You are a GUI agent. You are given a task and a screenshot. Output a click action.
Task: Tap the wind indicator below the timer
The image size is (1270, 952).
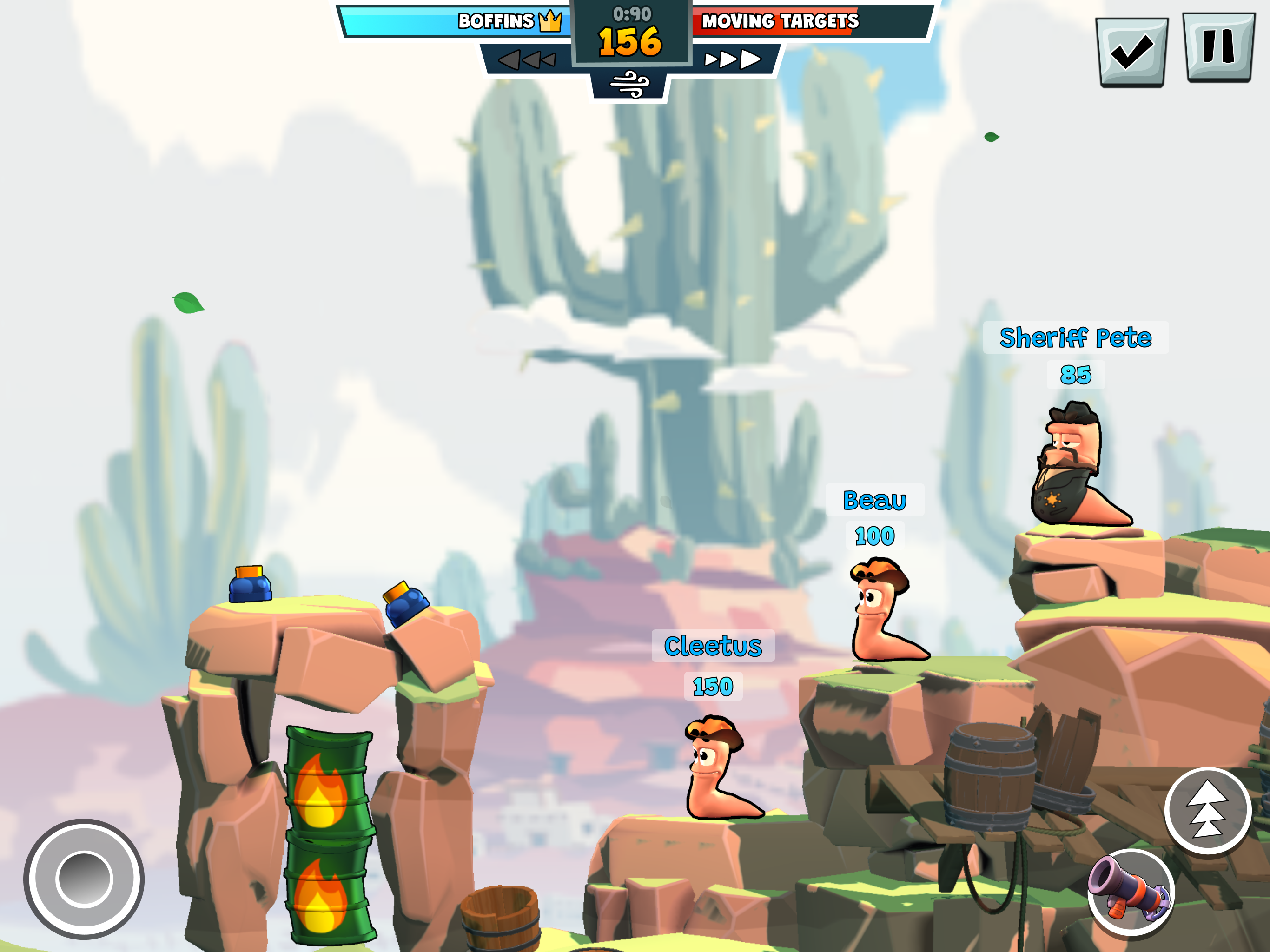point(632,82)
